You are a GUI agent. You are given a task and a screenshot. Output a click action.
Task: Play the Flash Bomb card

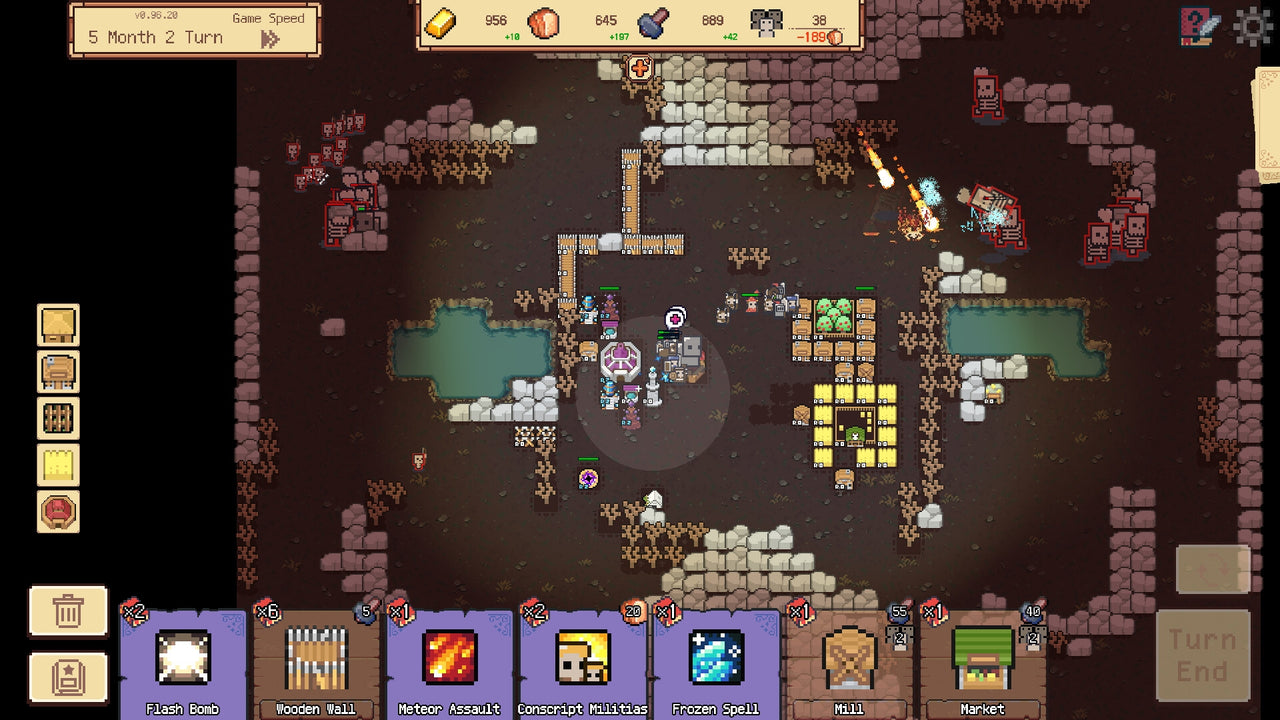[x=181, y=662]
